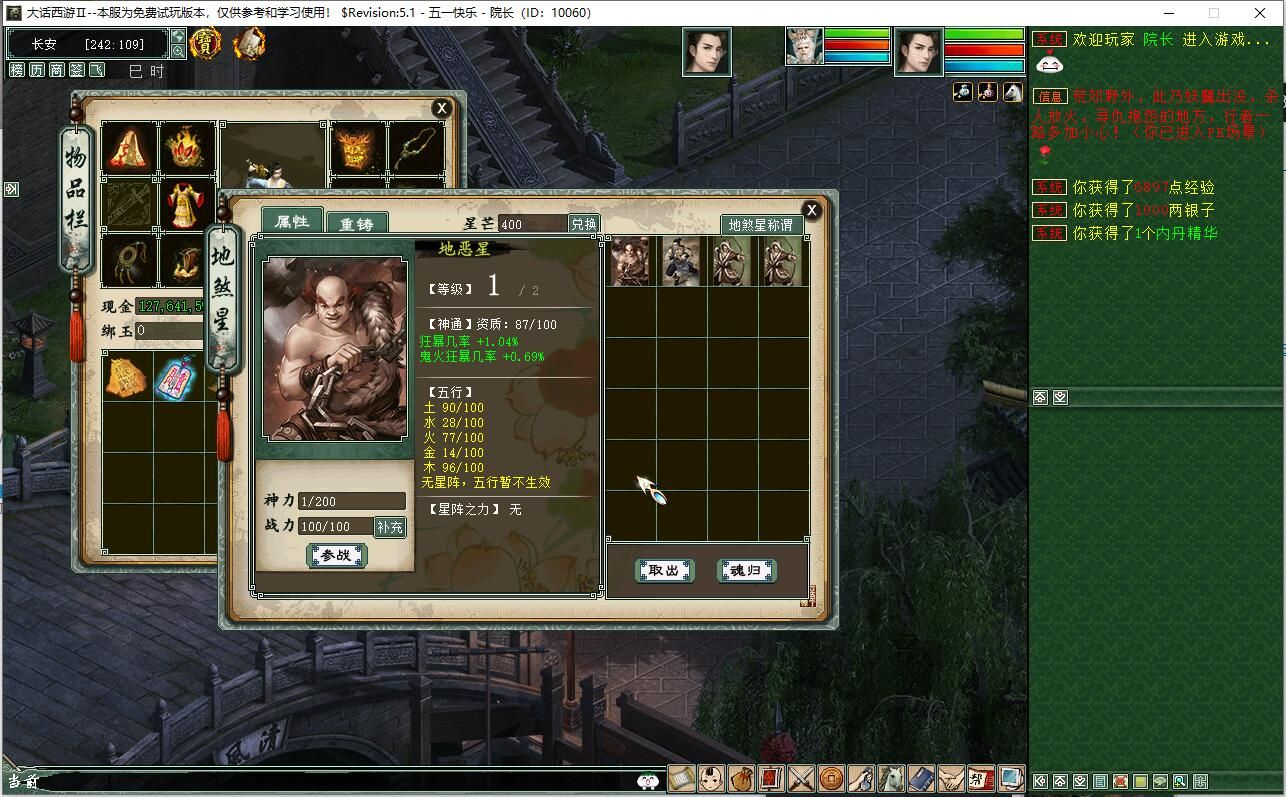Screen dimensions: 1286x797
Task: Open the white horse mount icon
Action: pos(891,778)
